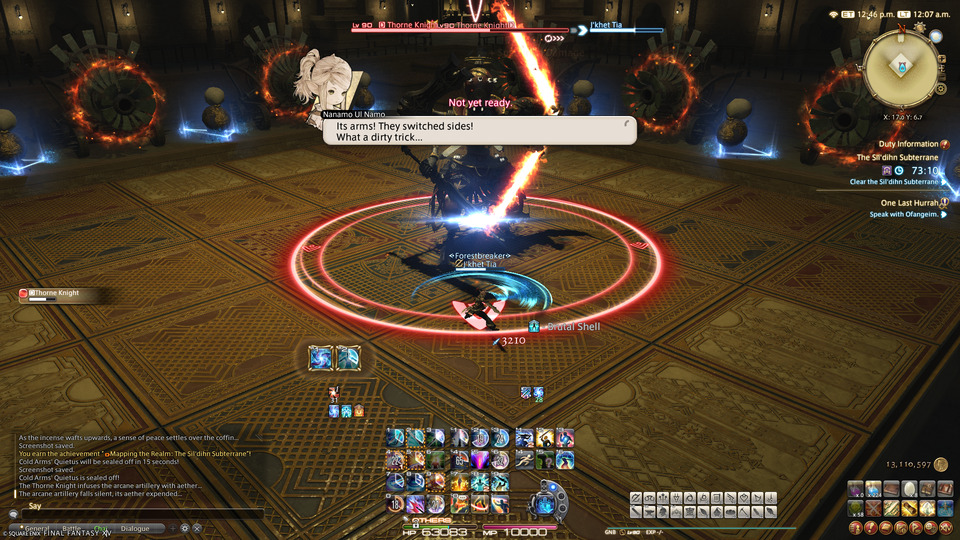960x540 pixels.
Task: Click the chat mode speech bubble icon
Action: [14, 514]
